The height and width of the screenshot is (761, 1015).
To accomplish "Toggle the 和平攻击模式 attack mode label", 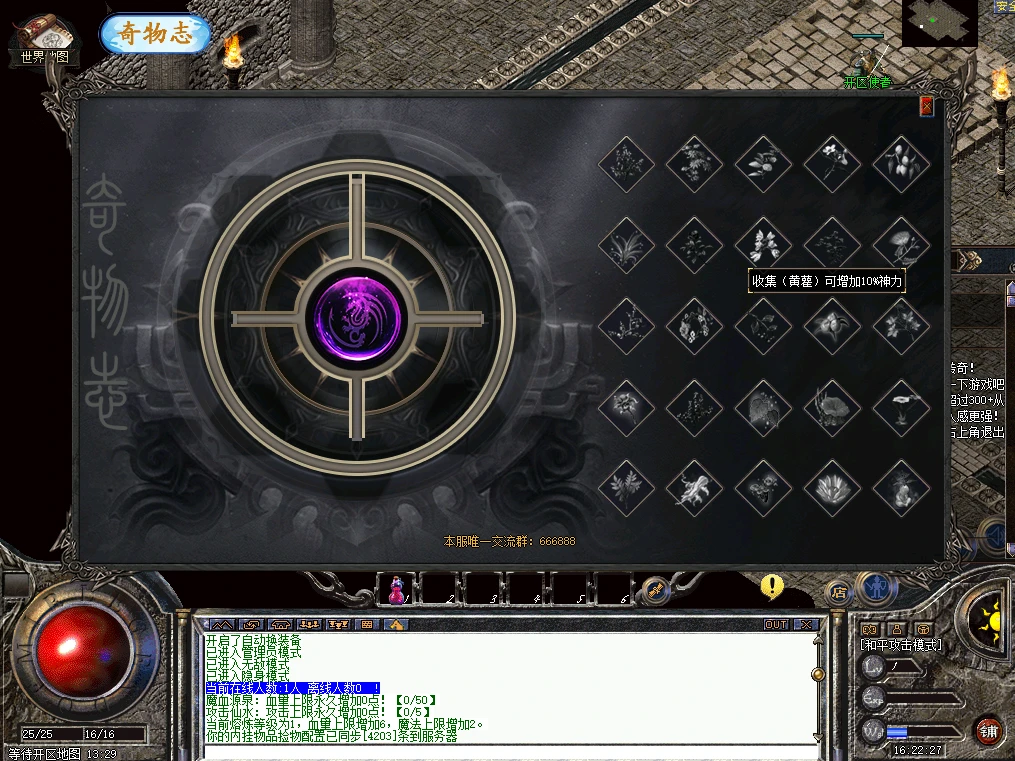I will click(x=901, y=645).
